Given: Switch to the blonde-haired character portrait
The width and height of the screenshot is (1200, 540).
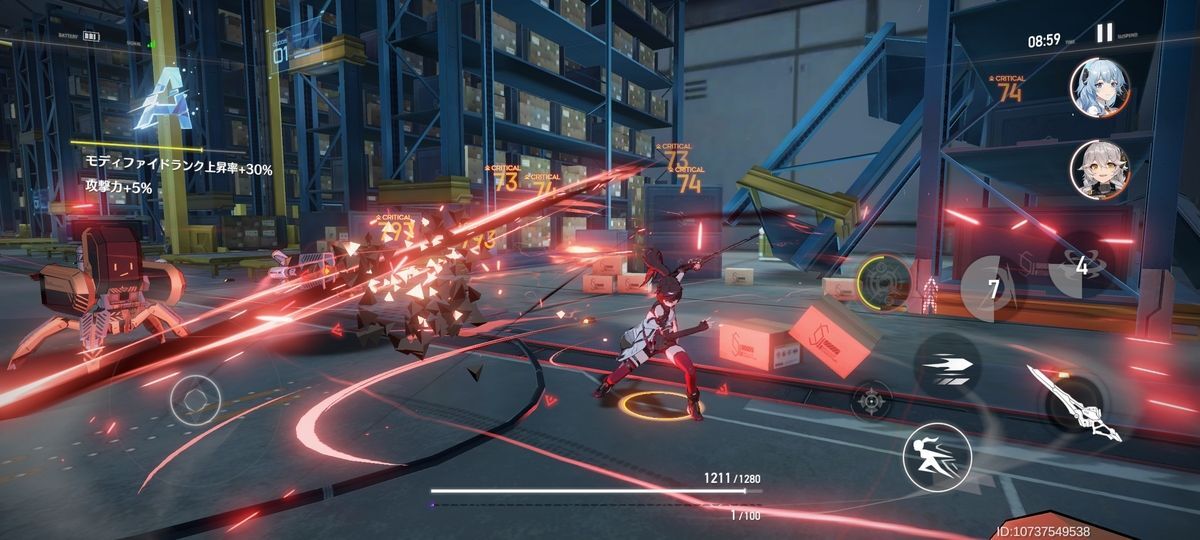Looking at the screenshot, I should (x=1098, y=169).
